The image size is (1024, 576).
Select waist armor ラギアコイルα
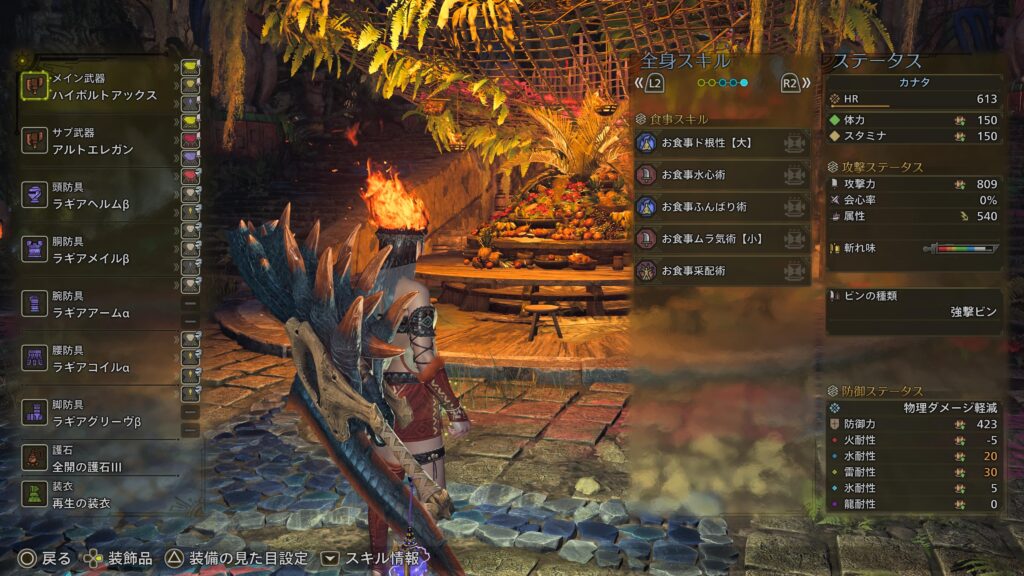tap(98, 359)
